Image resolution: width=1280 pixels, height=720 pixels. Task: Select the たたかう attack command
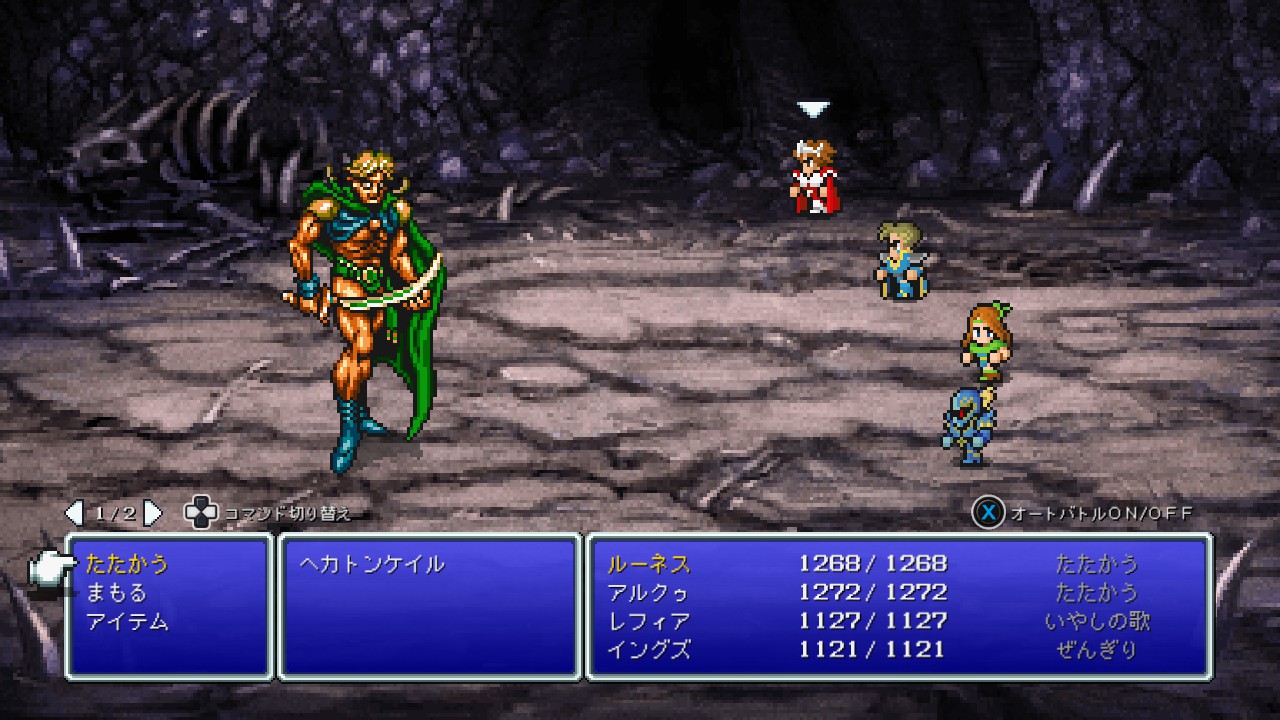[128, 564]
